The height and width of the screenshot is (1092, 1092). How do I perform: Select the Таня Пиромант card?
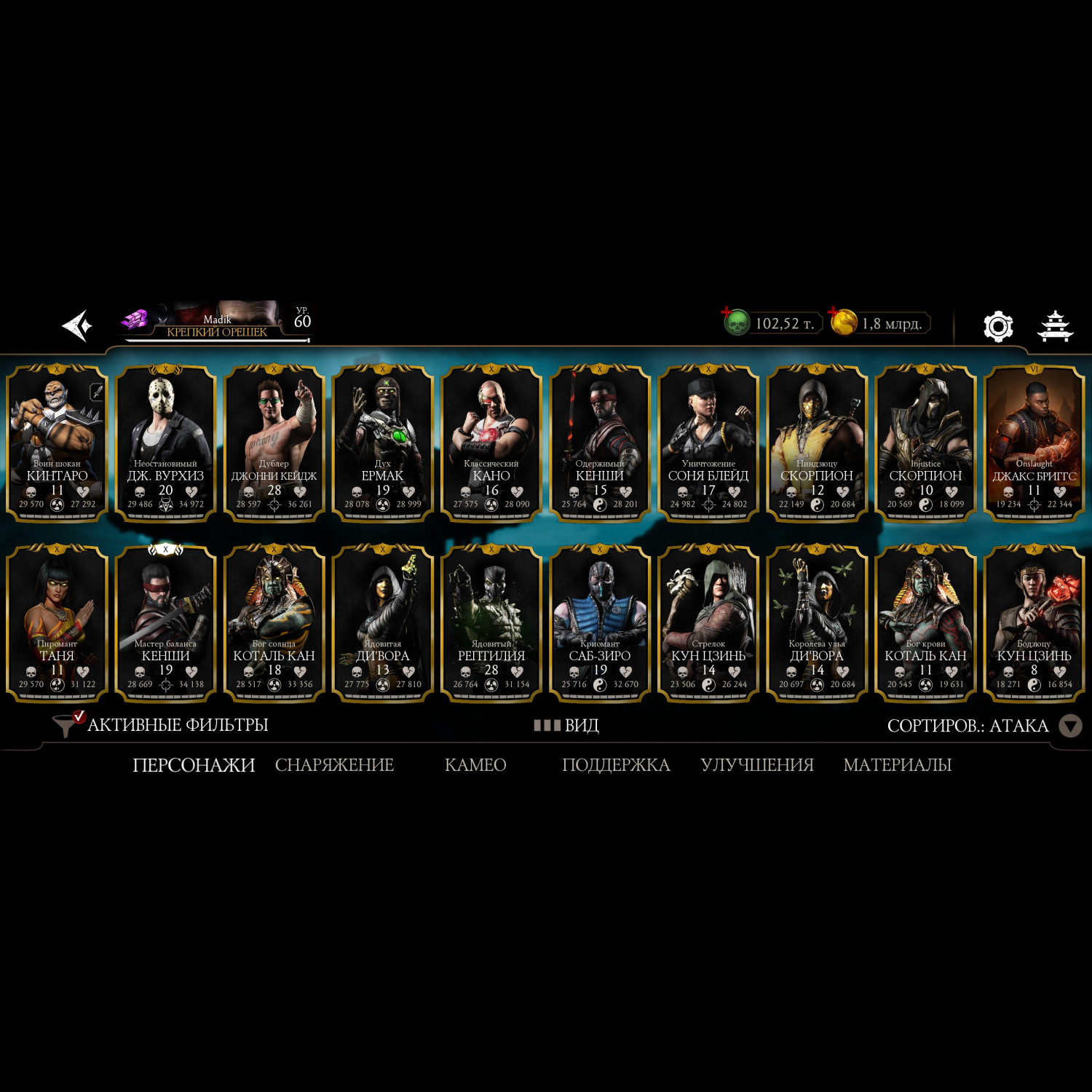tap(57, 623)
